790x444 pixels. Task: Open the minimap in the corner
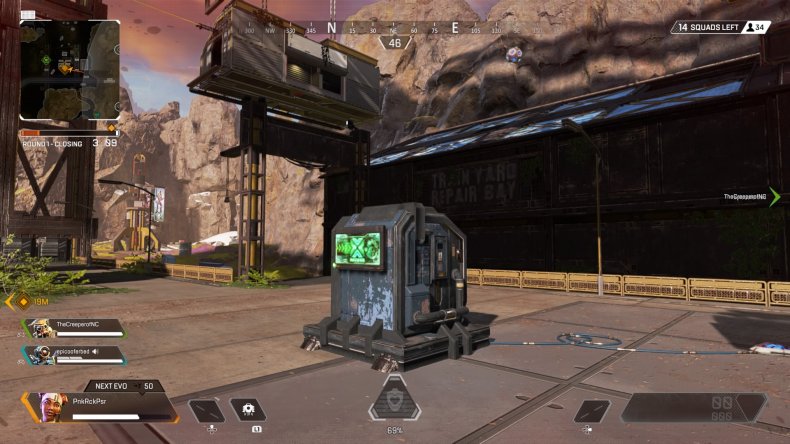(x=69, y=70)
